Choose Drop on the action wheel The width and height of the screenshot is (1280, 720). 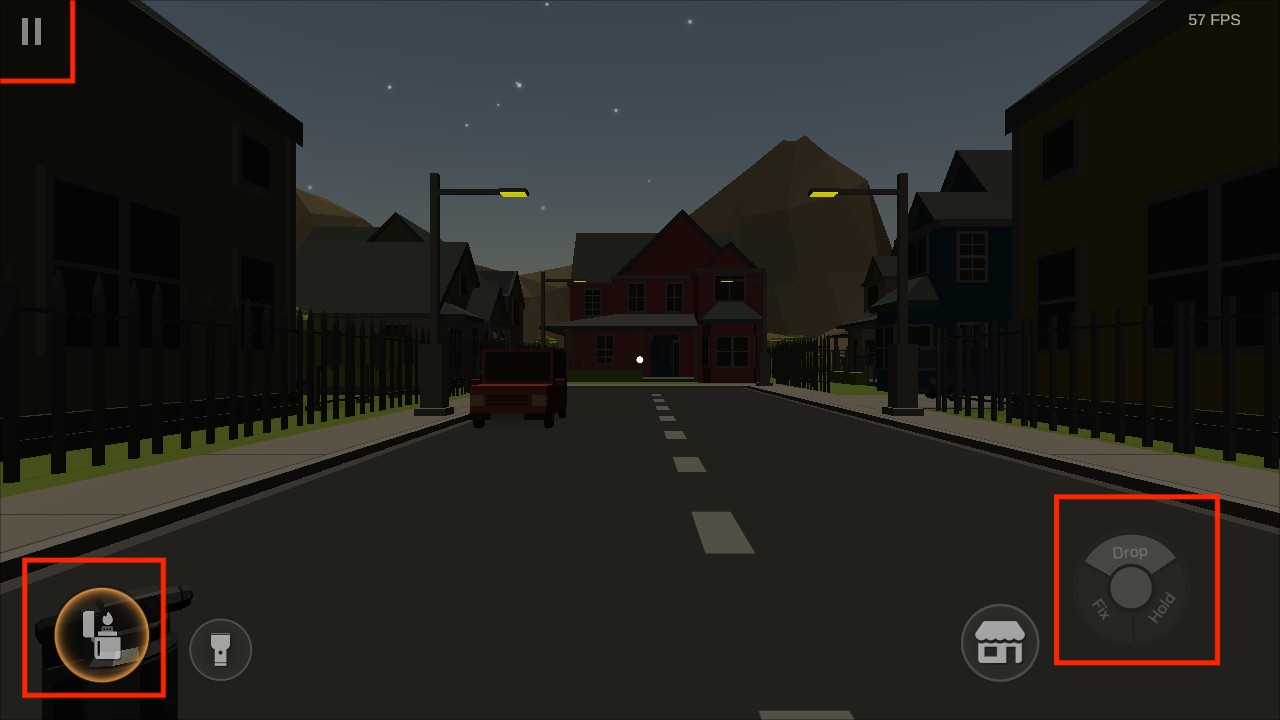[1130, 552]
